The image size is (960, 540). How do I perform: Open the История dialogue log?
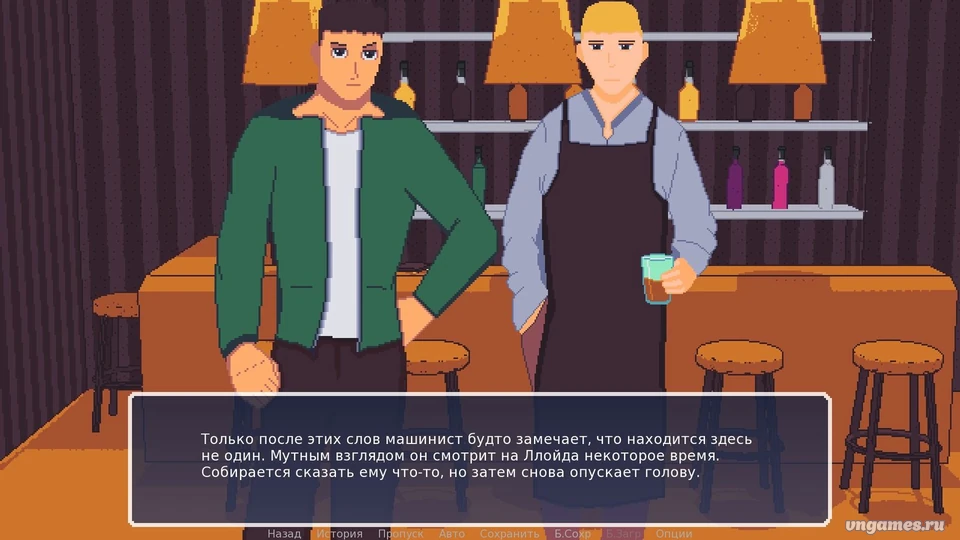tap(339, 534)
